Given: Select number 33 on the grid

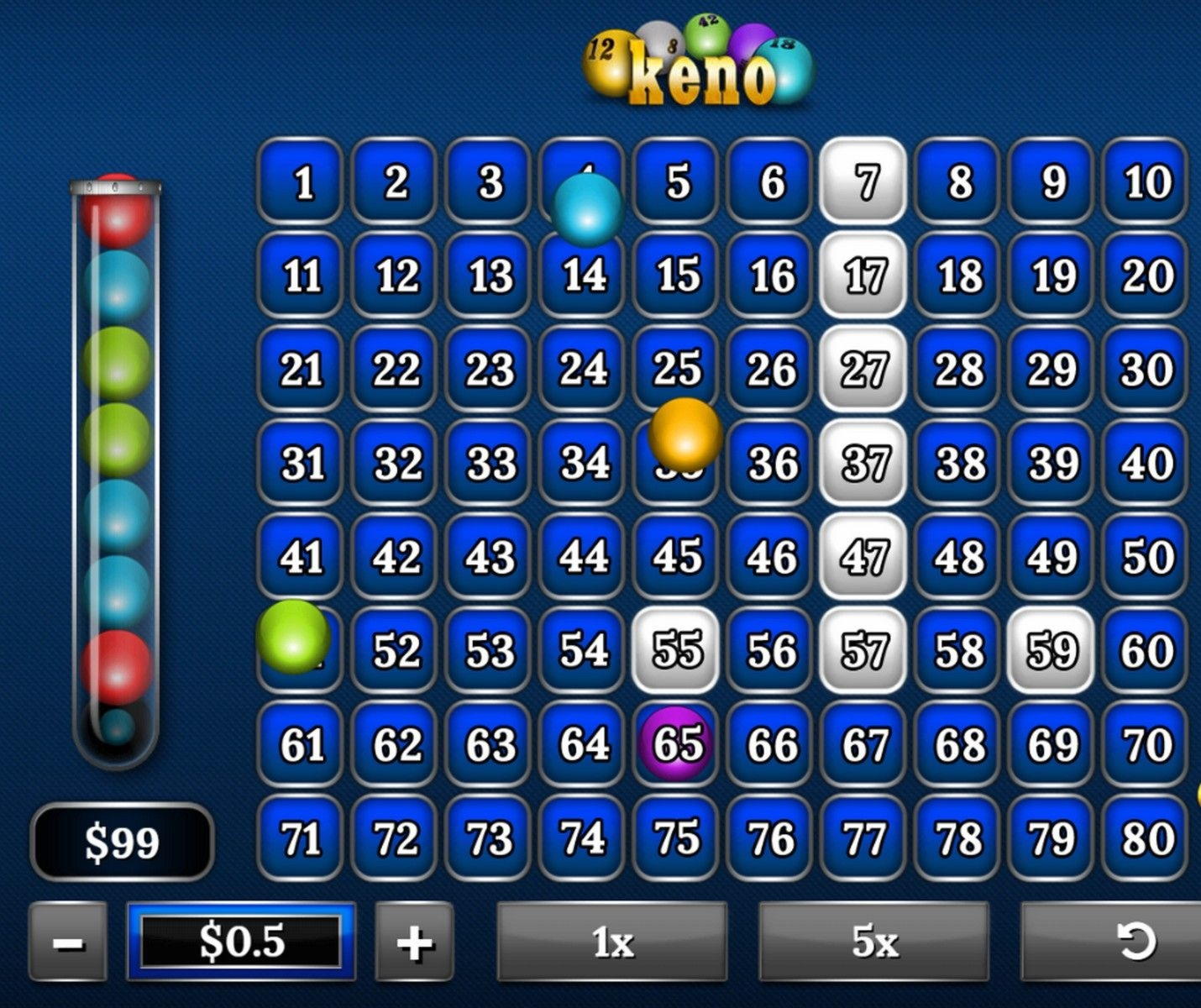Looking at the screenshot, I should pos(490,463).
